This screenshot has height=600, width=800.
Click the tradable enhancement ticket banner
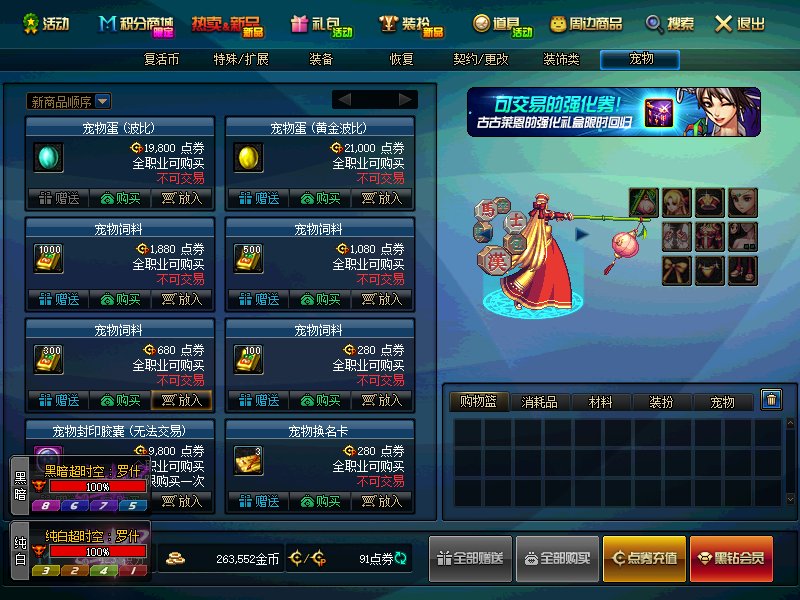pyautogui.click(x=613, y=112)
